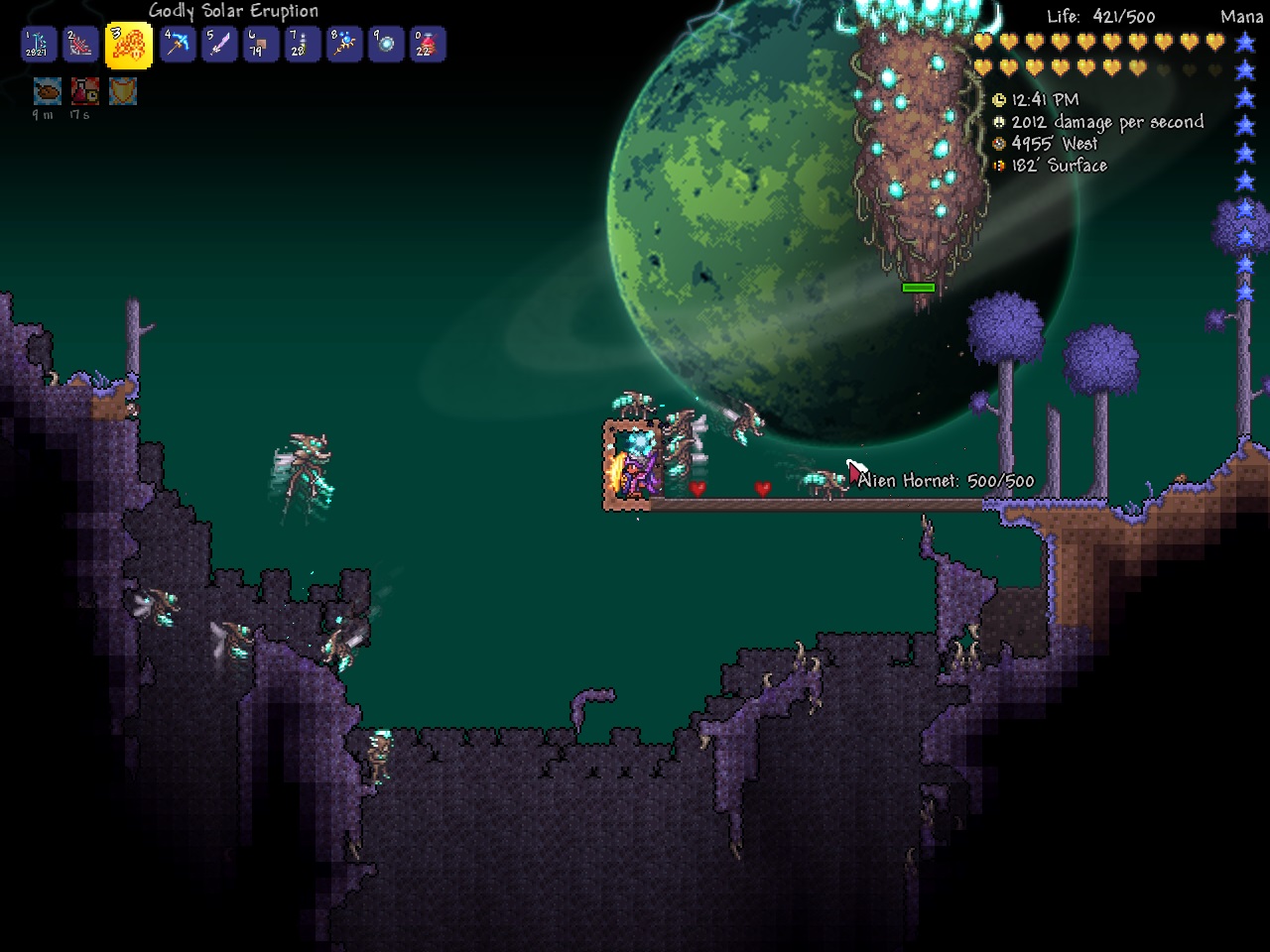Viewport: 1270px width, 952px height.
Task: Select the cyan bow in hotbar slot 1
Action: coord(39,45)
